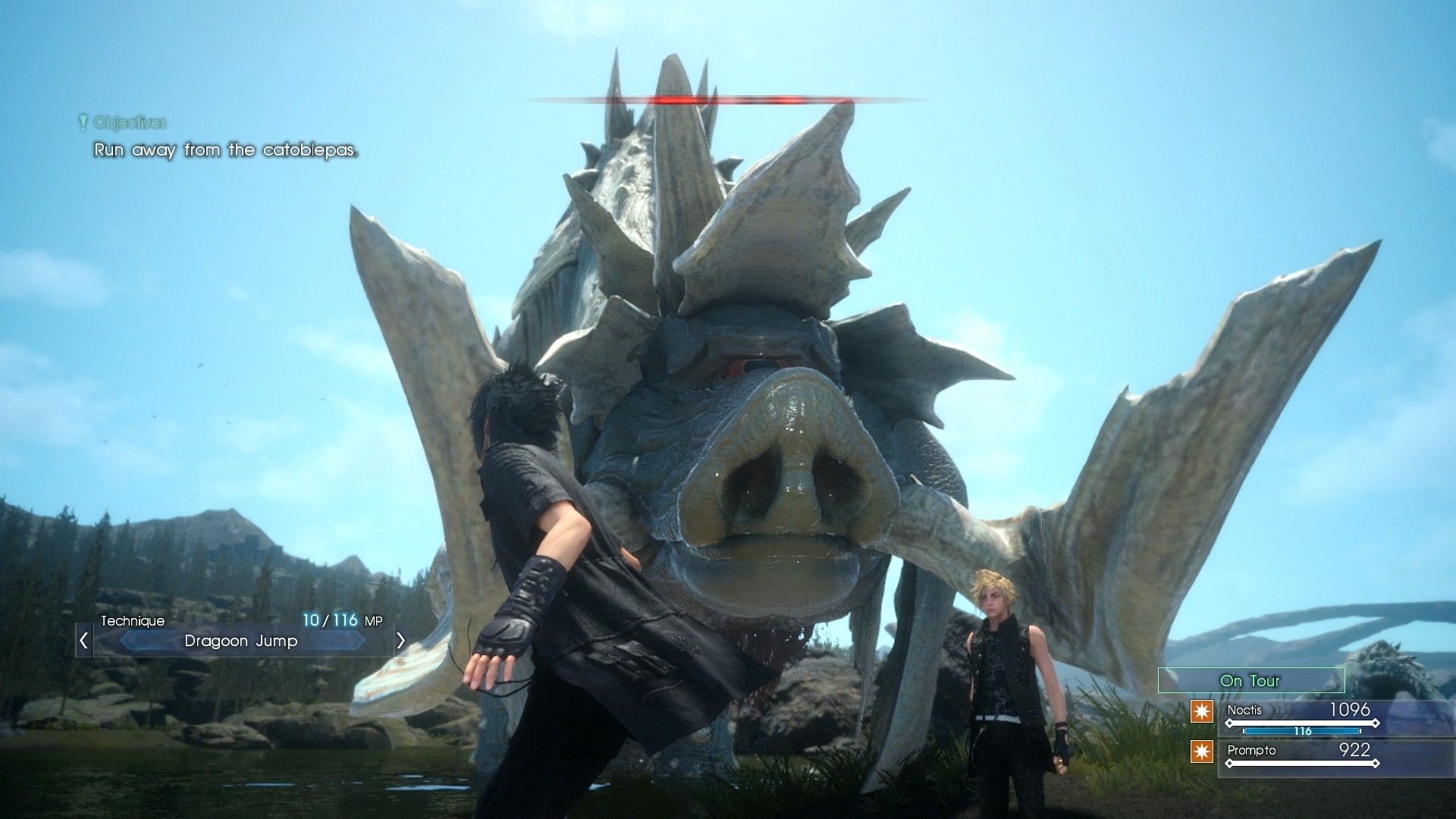1456x819 pixels.
Task: Toggle the On Tour status banner
Action: click(1250, 680)
